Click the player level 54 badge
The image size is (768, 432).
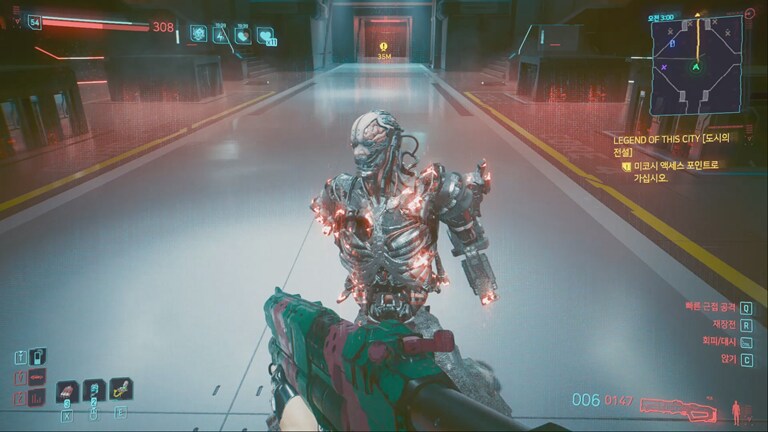[x=35, y=22]
